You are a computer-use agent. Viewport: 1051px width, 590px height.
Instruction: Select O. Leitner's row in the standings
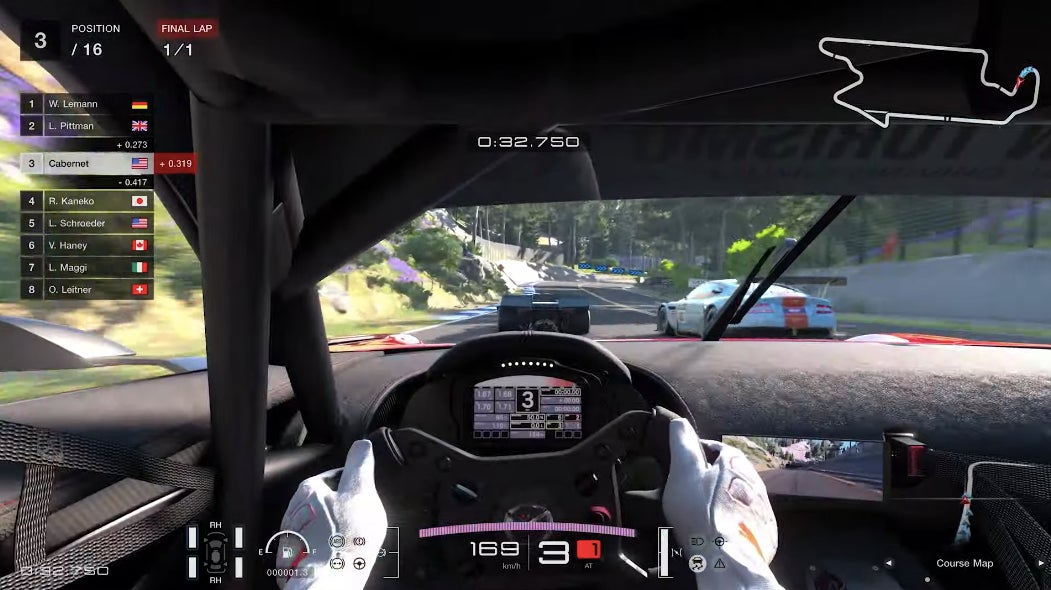click(87, 289)
